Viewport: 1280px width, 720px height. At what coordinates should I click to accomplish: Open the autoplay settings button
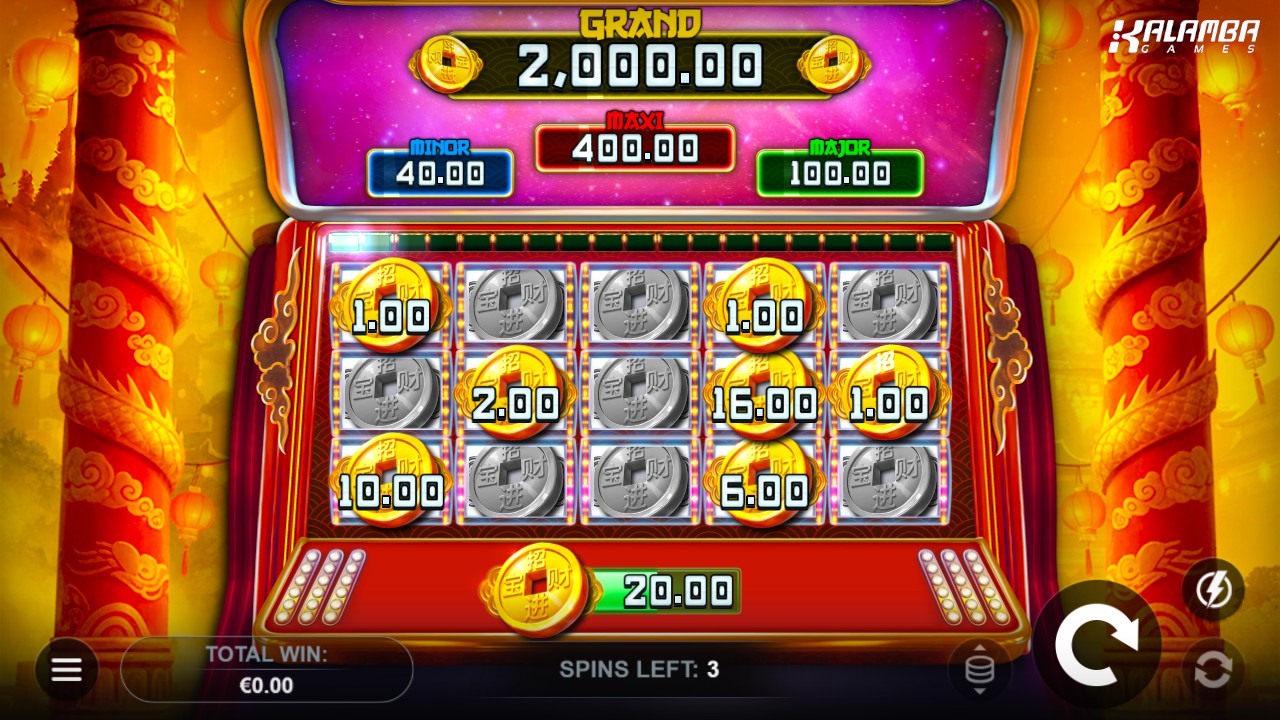(1213, 669)
